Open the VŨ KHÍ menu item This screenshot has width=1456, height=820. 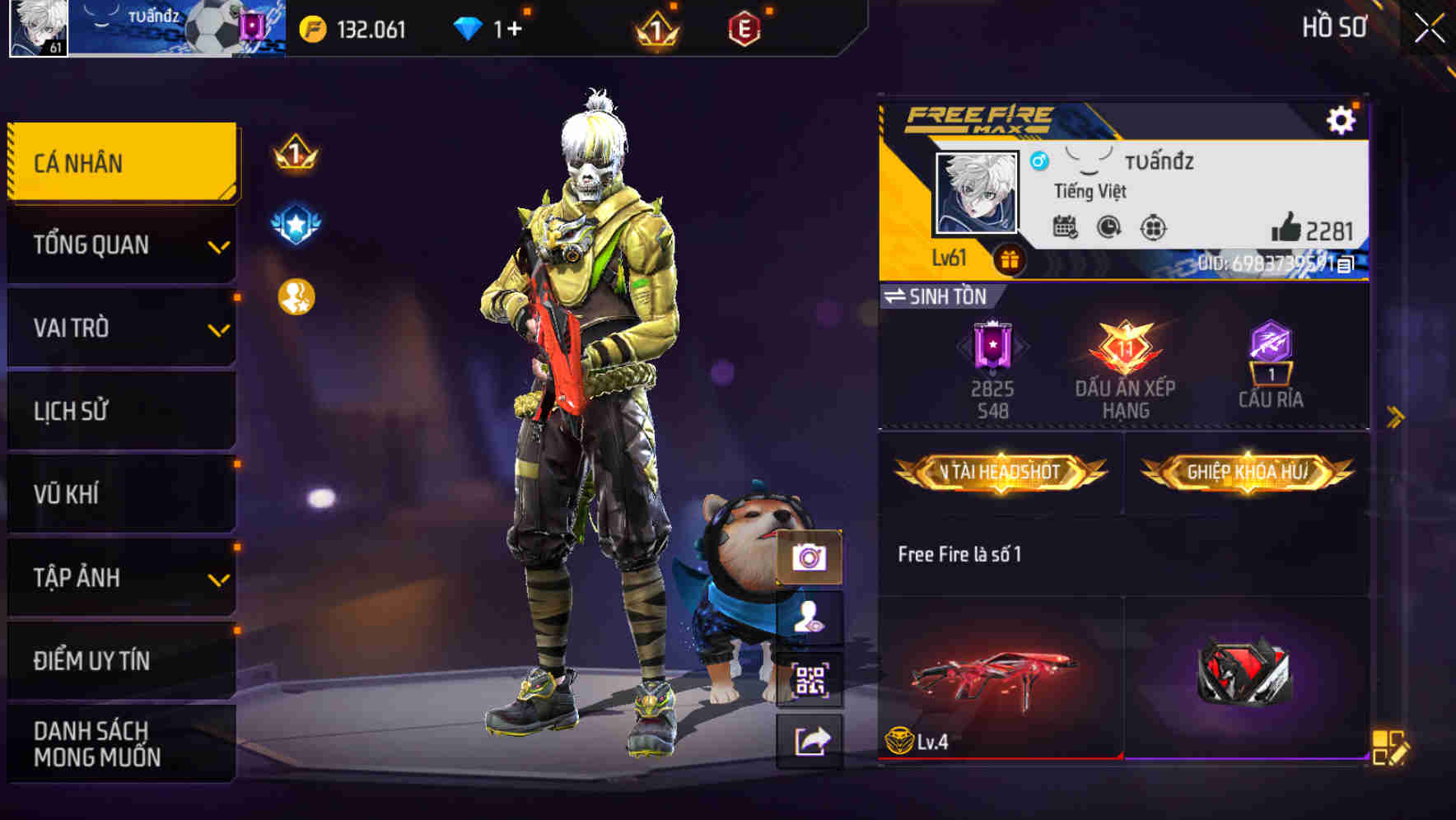coord(119,494)
